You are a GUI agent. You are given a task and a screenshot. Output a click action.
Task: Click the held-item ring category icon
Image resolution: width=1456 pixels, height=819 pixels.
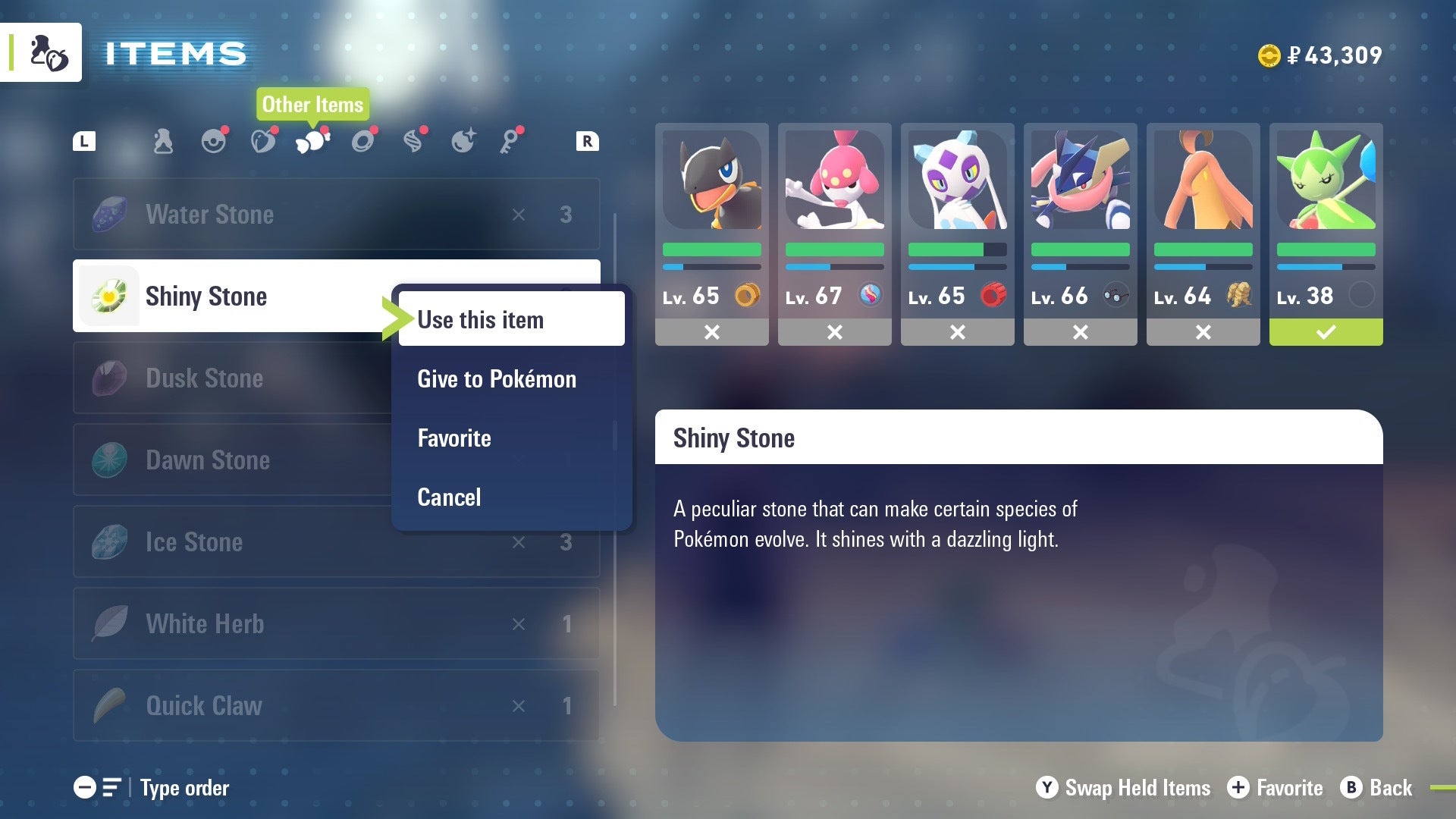[363, 140]
